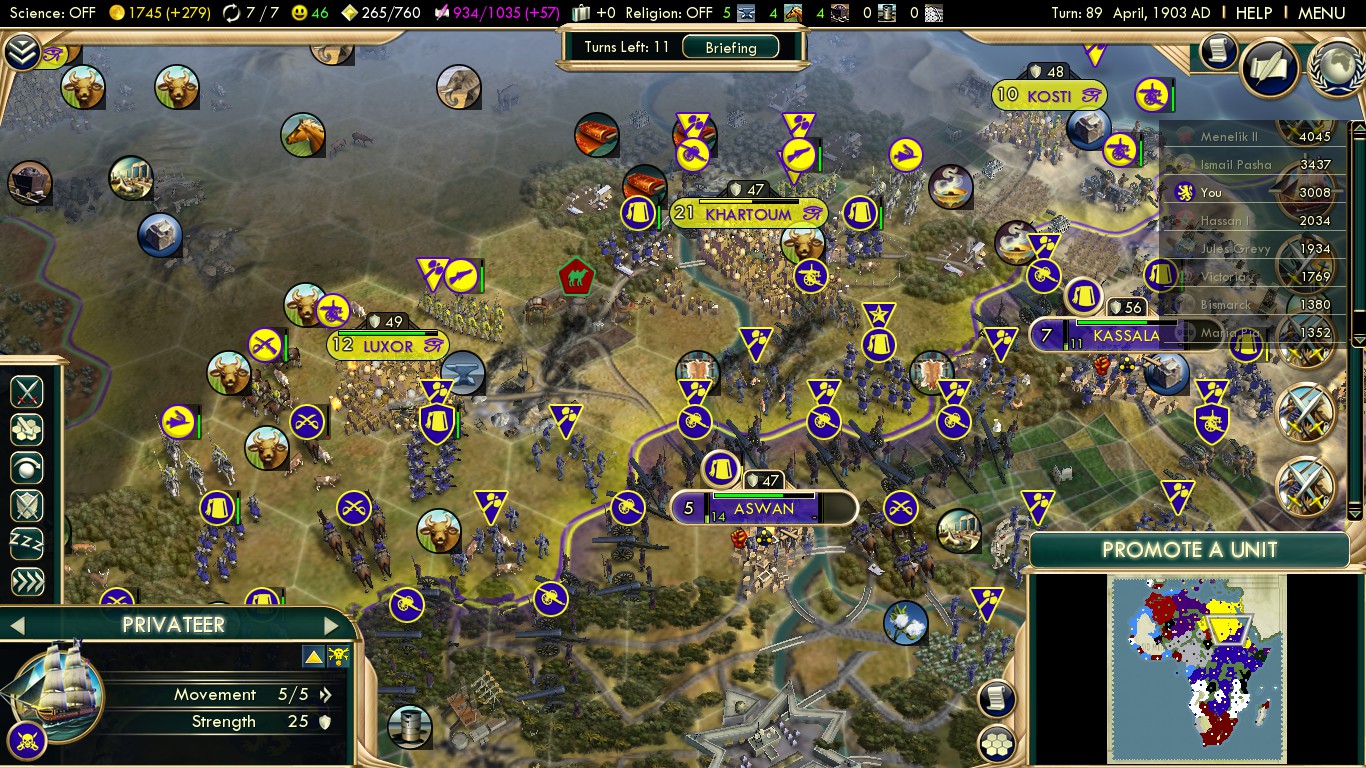This screenshot has height=768, width=1366.
Task: Put the Privateer to sleep
Action: [27, 544]
